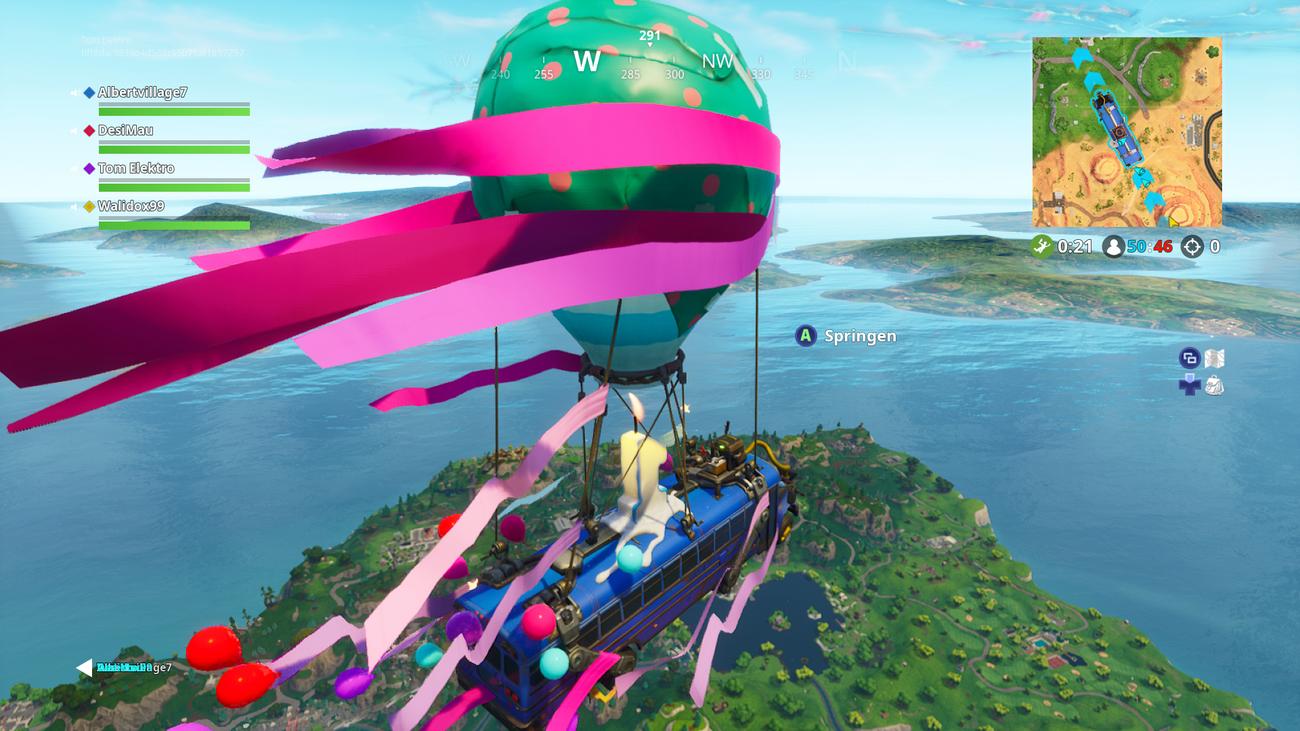Pick Walidox99 from the squad list
Screen dimensions: 1300x731
(130, 207)
